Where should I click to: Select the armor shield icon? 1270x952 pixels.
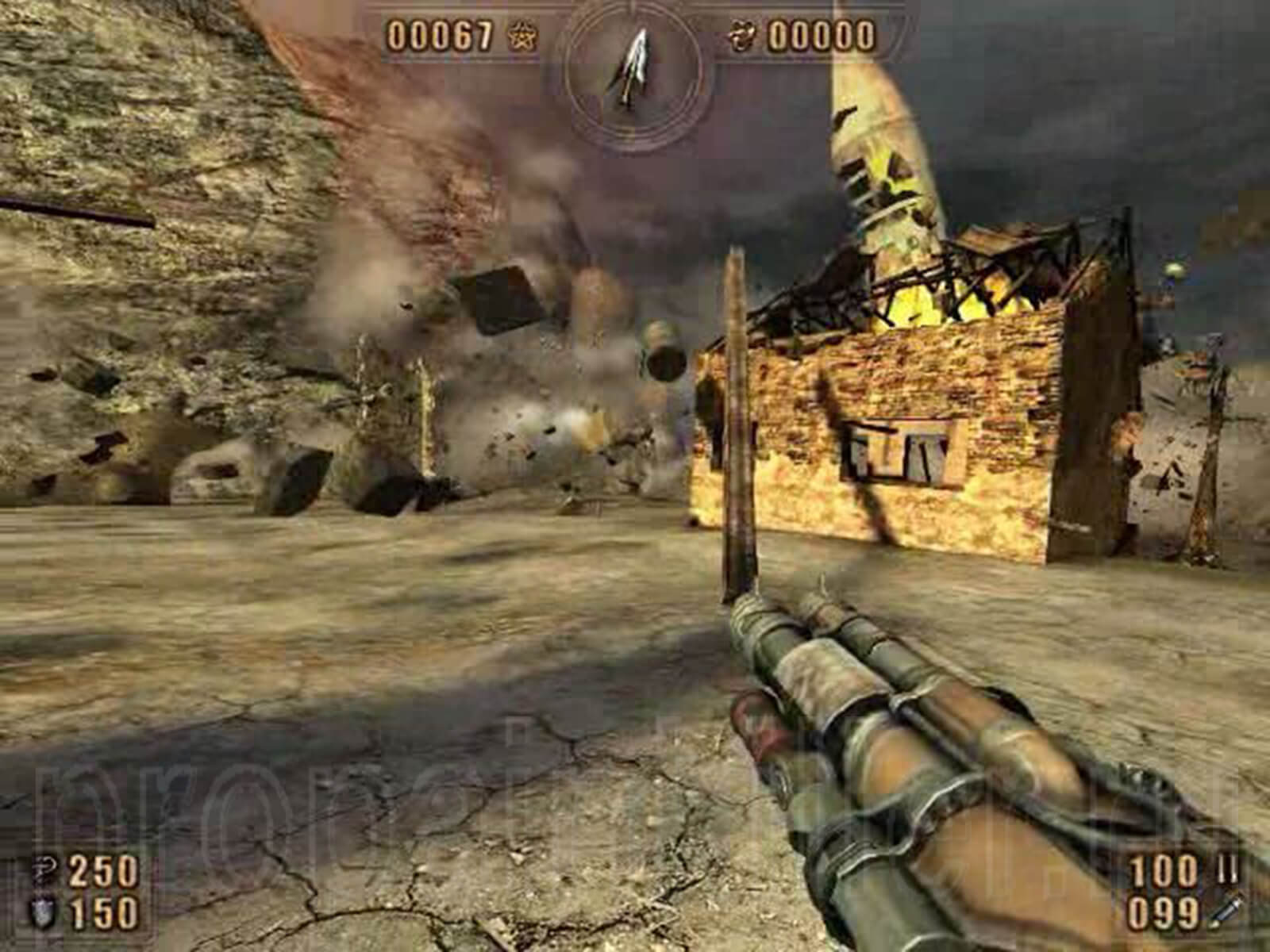pos(39,914)
